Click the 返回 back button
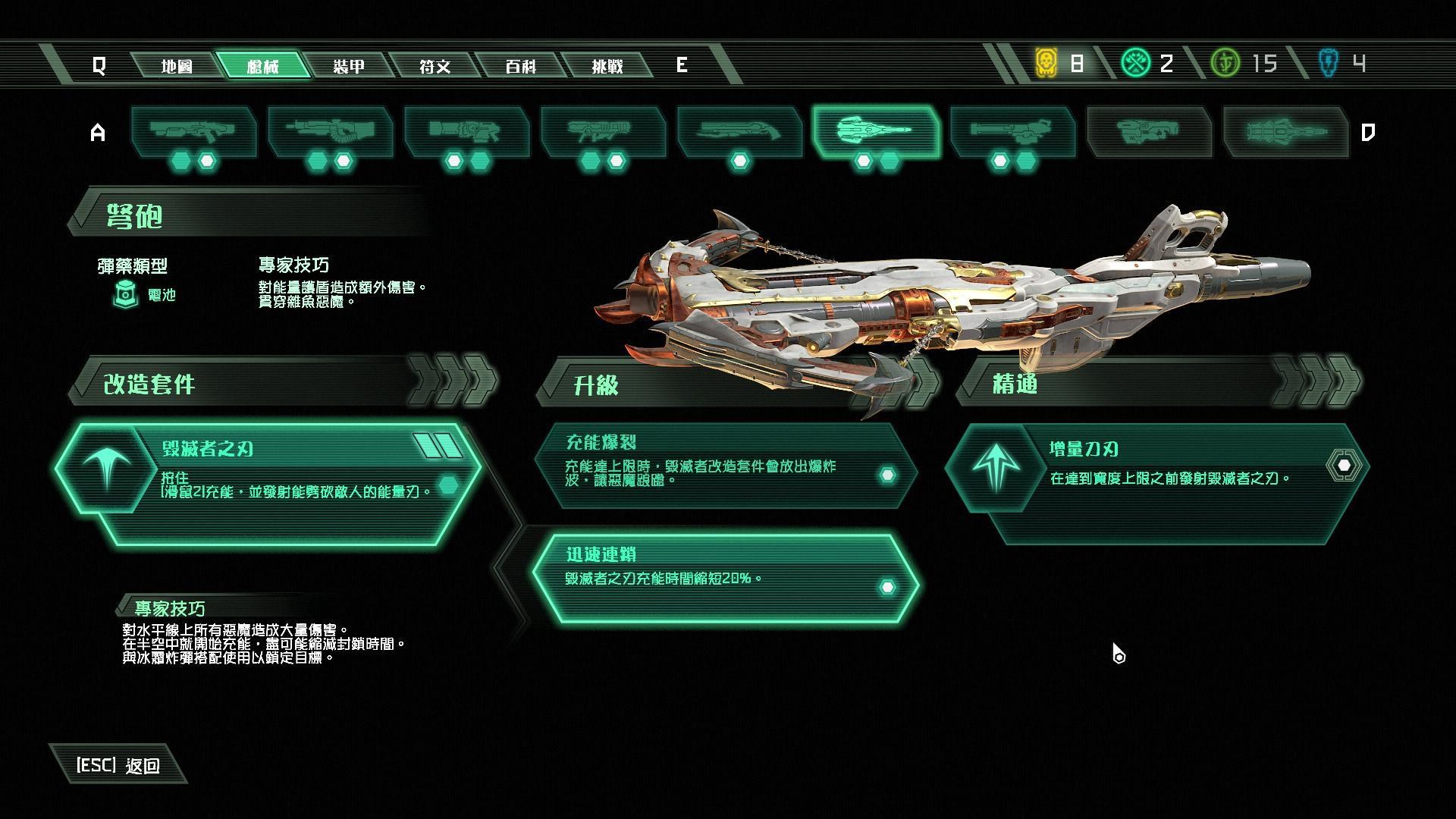Viewport: 1456px width, 819px height. tap(118, 765)
